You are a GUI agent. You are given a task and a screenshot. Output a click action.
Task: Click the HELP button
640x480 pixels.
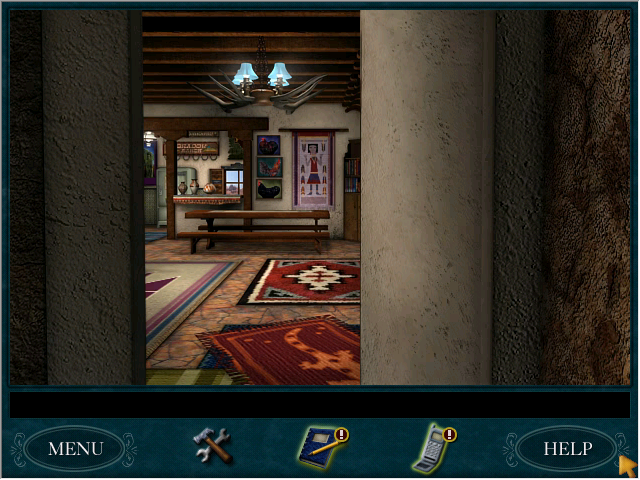567,448
